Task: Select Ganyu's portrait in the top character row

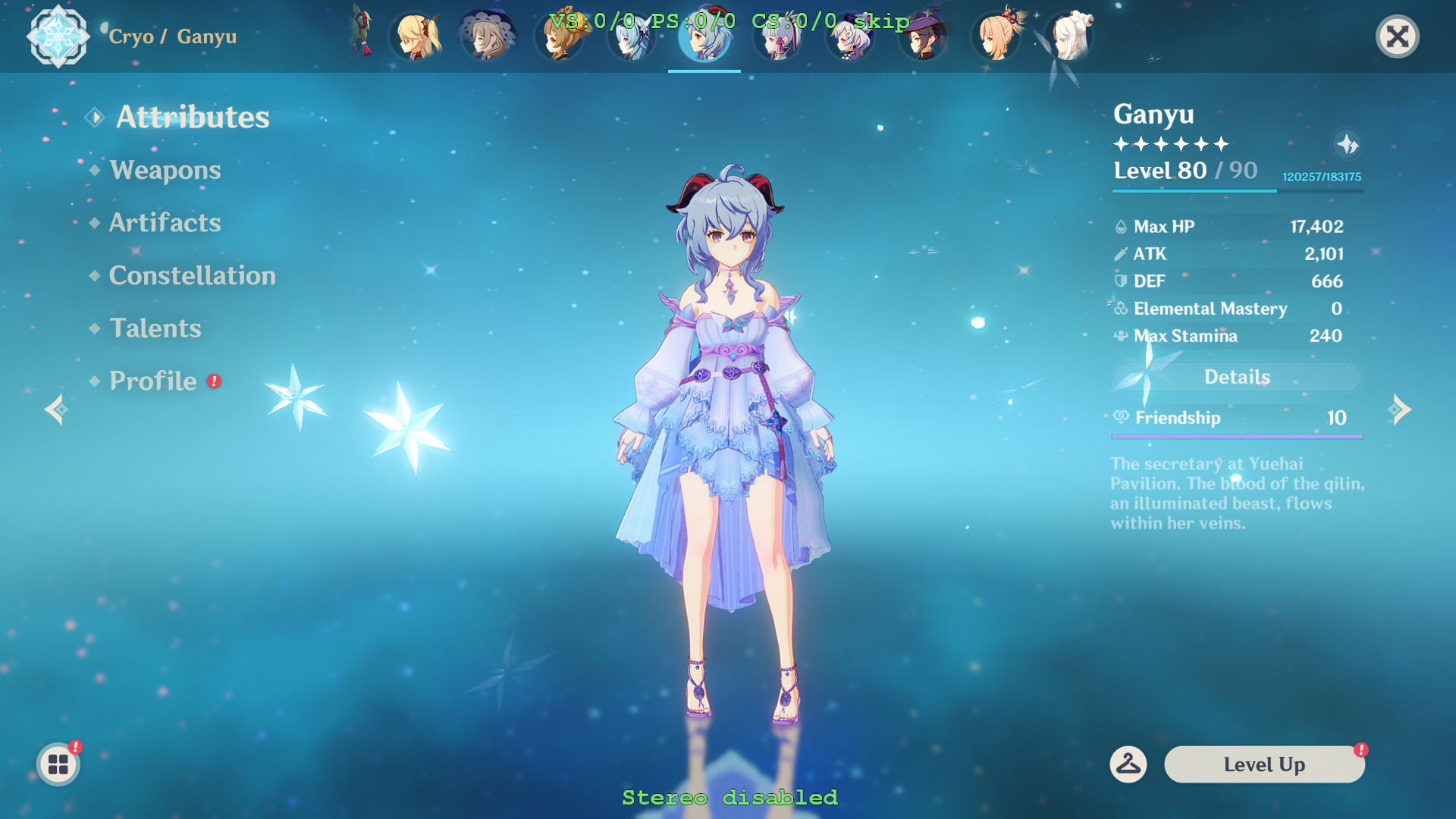Action: [x=704, y=39]
